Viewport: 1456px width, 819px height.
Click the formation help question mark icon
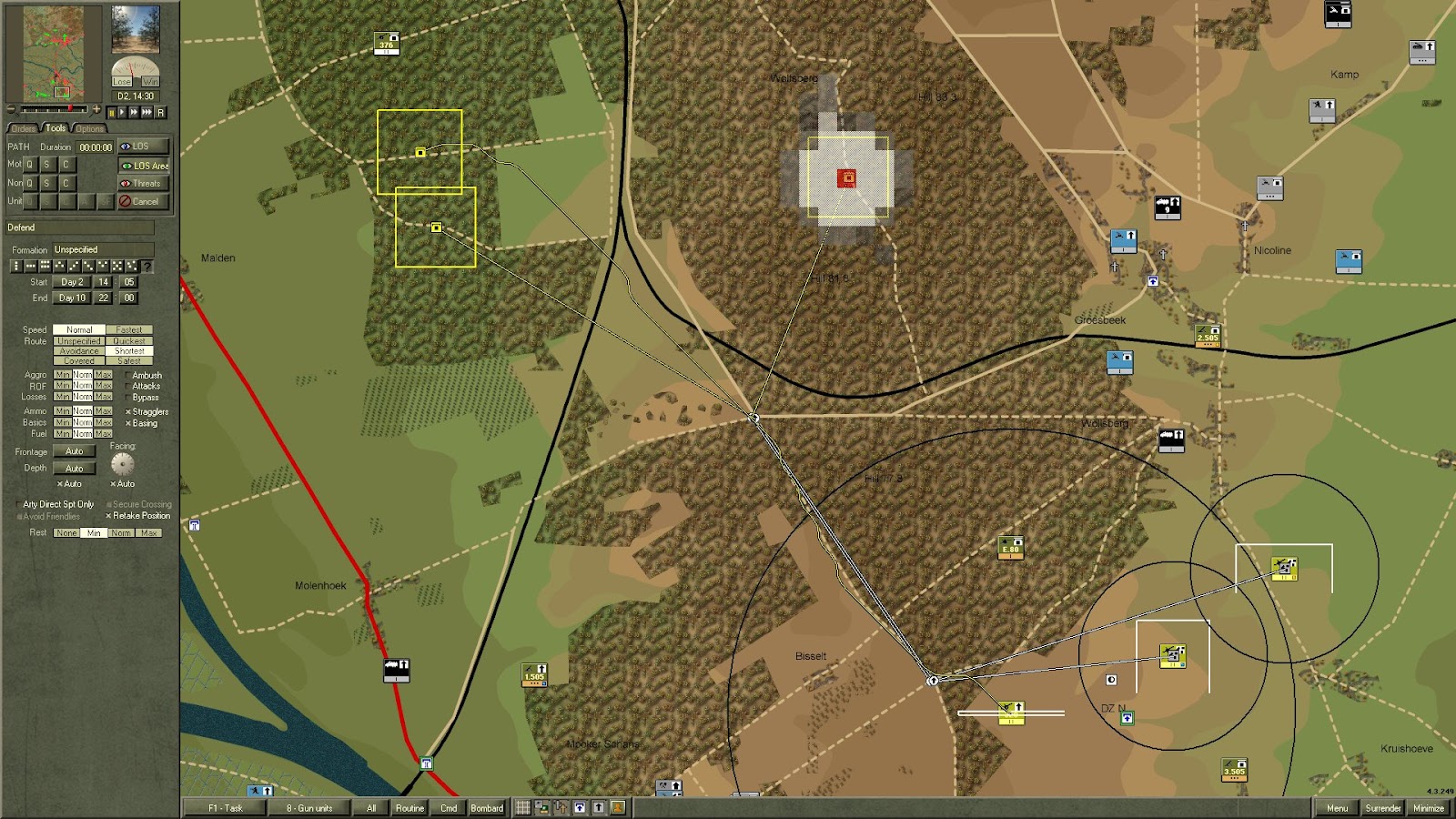click(147, 266)
